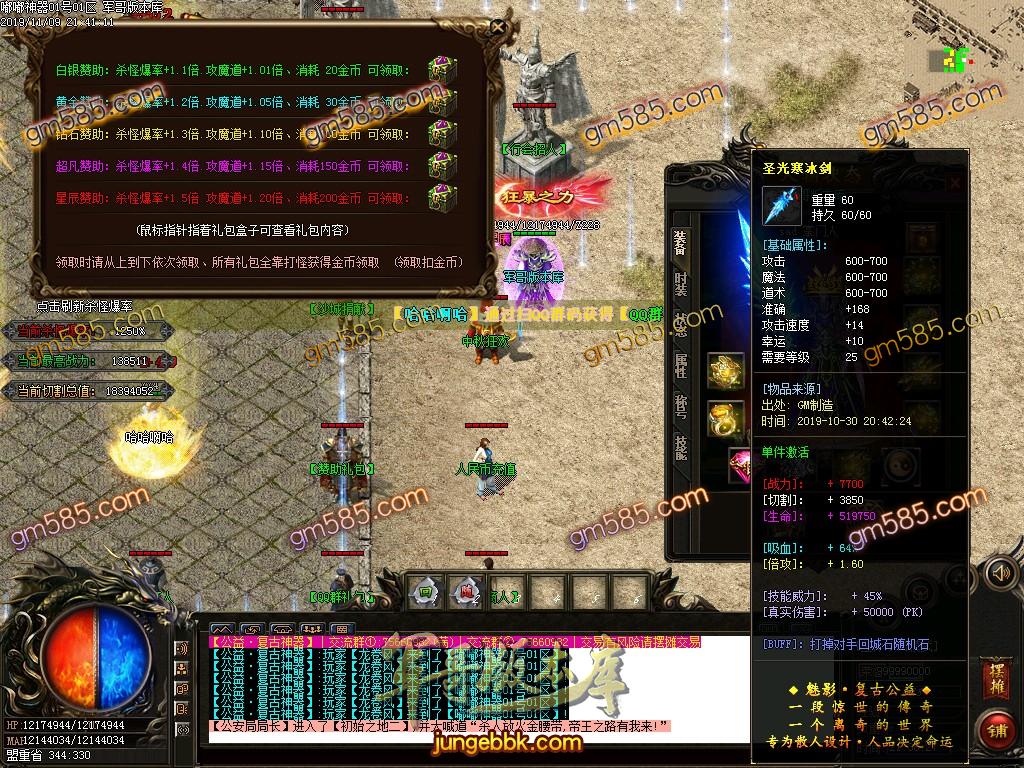Open the round red 铺 shop button
Viewport: 1024px width, 768px height.
click(996, 729)
